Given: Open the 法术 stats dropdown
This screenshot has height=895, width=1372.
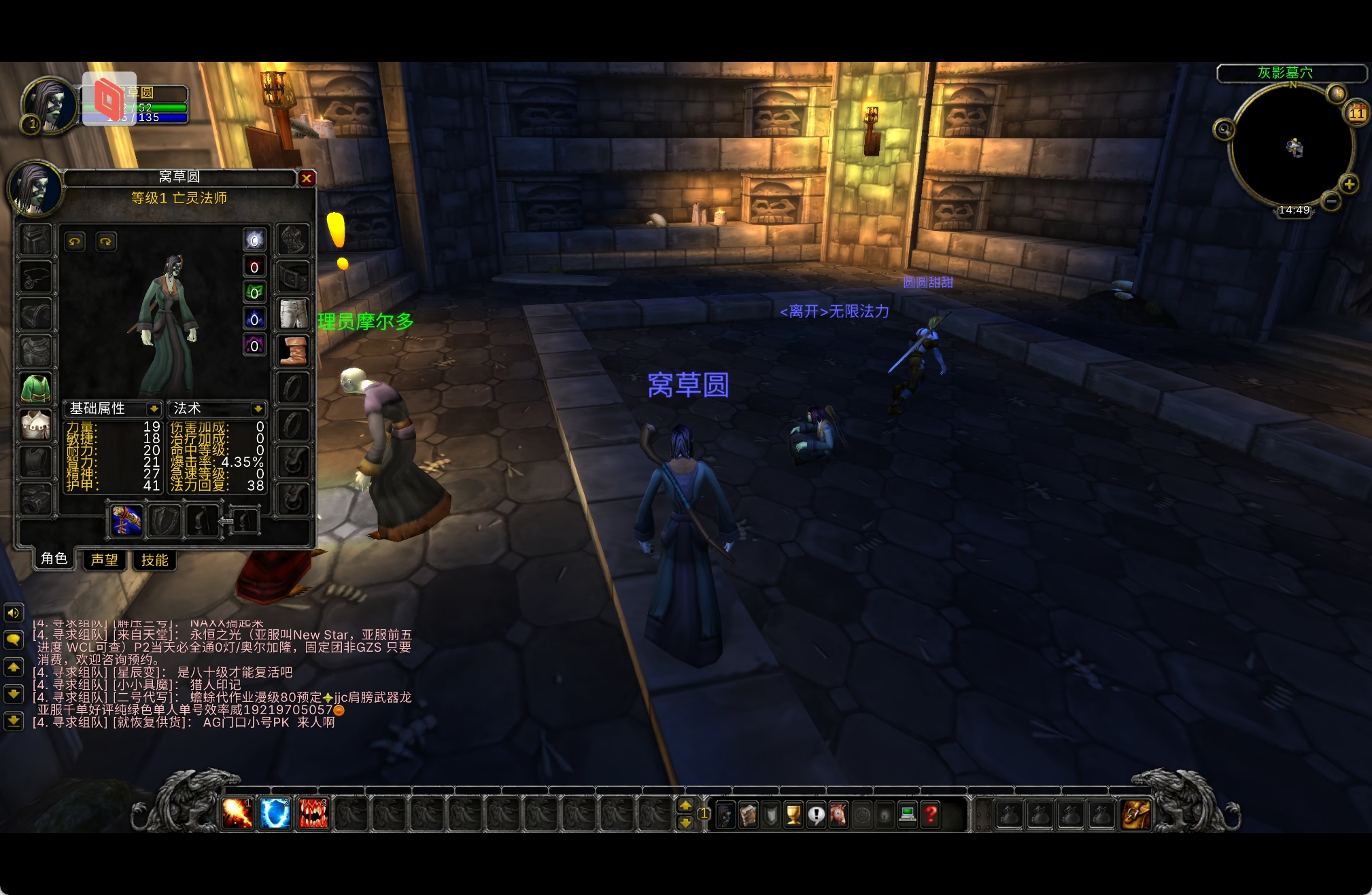Looking at the screenshot, I should click(258, 408).
